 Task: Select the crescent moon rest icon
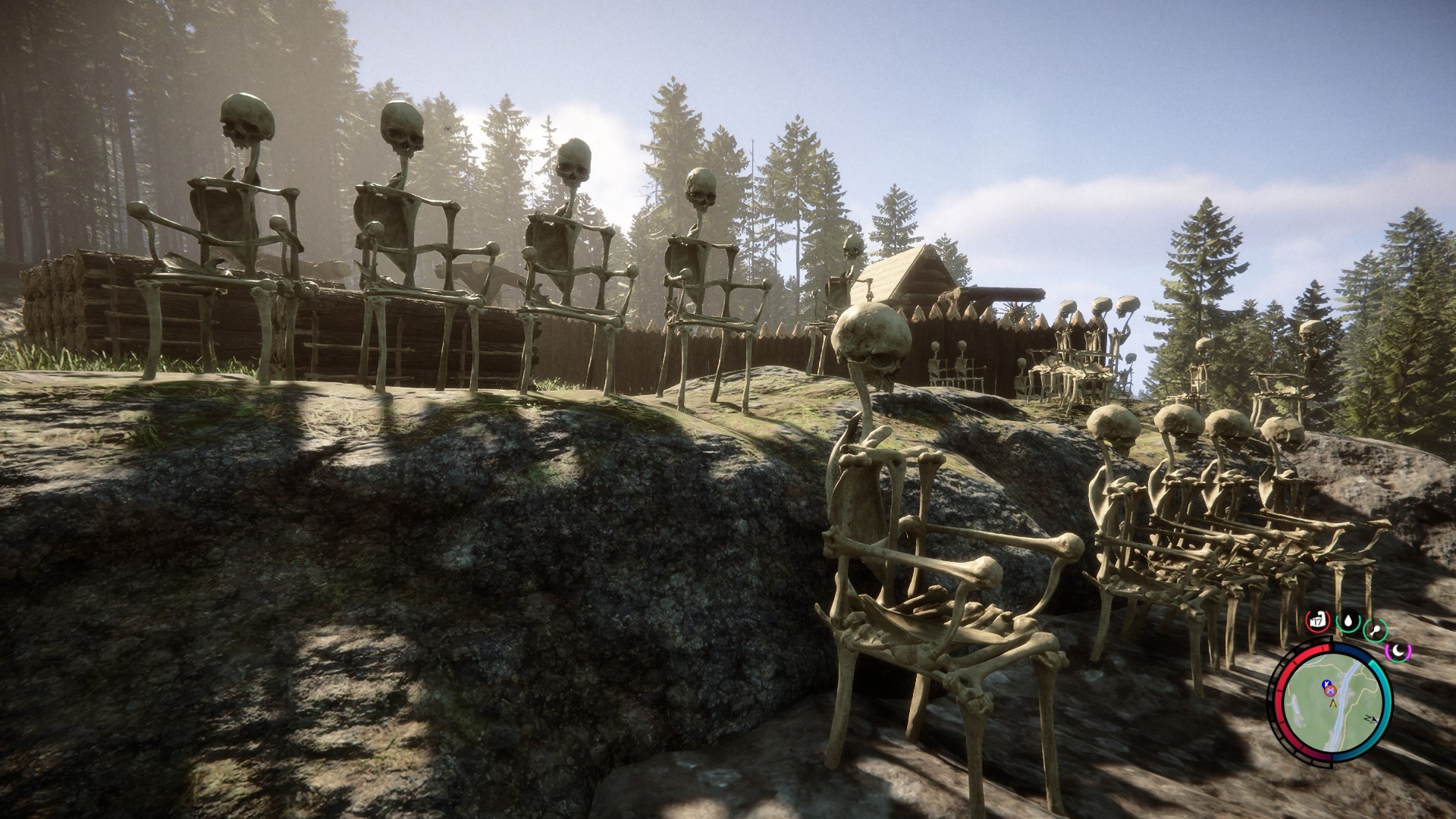pyautogui.click(x=1398, y=649)
